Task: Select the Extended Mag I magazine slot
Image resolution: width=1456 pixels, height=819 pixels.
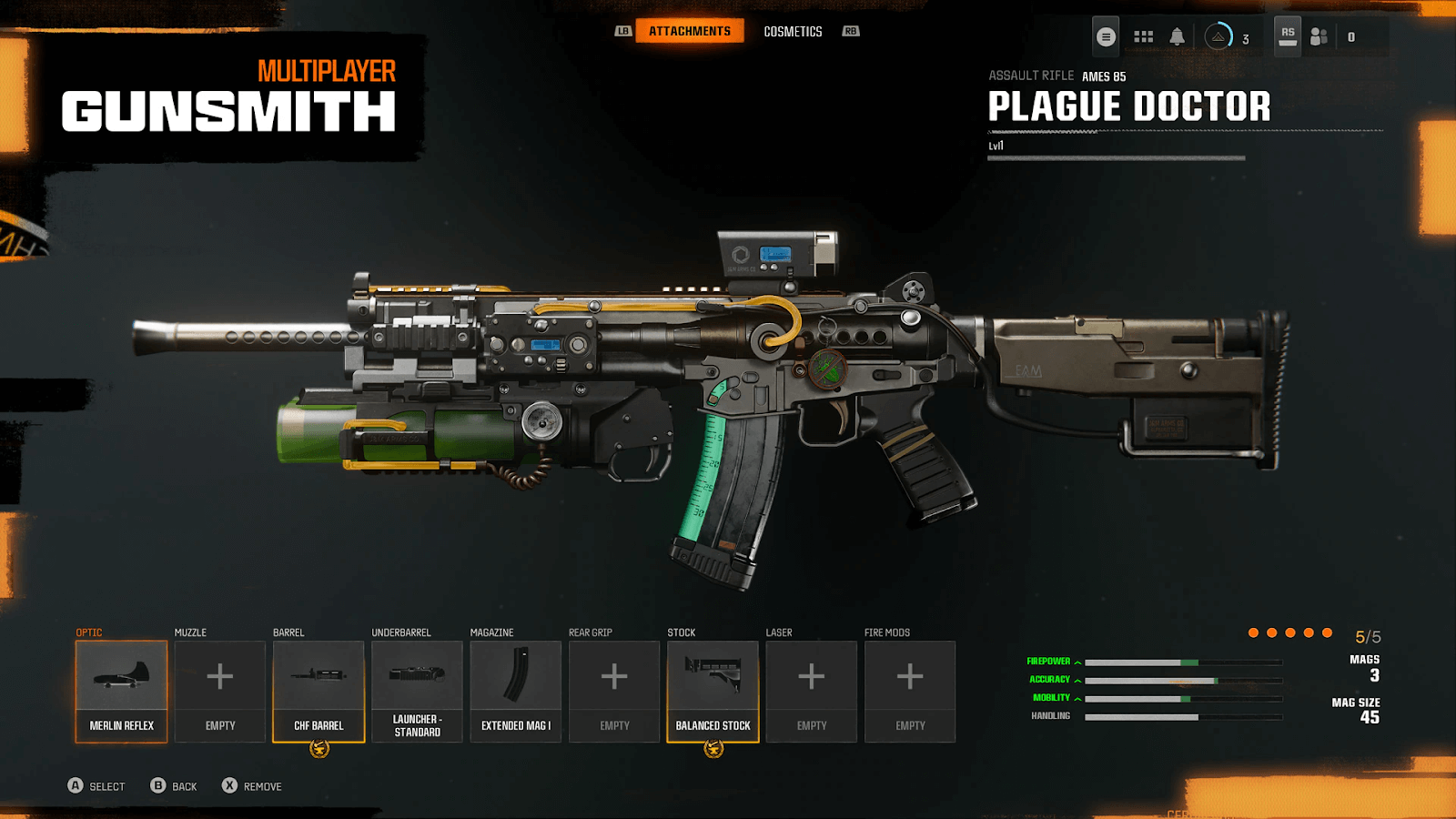Action: (x=516, y=691)
